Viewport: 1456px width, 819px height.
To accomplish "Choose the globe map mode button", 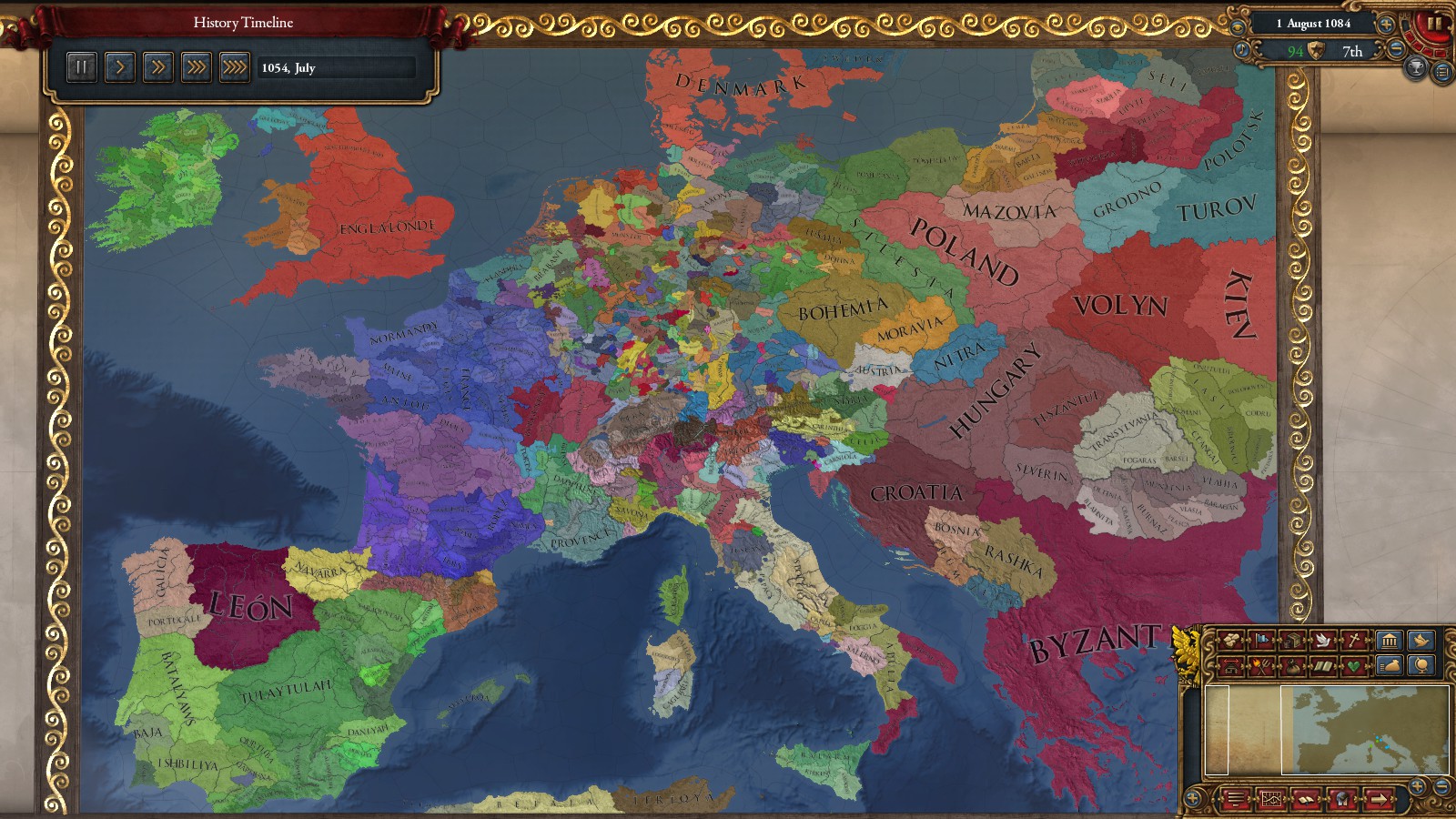I will point(1421,666).
